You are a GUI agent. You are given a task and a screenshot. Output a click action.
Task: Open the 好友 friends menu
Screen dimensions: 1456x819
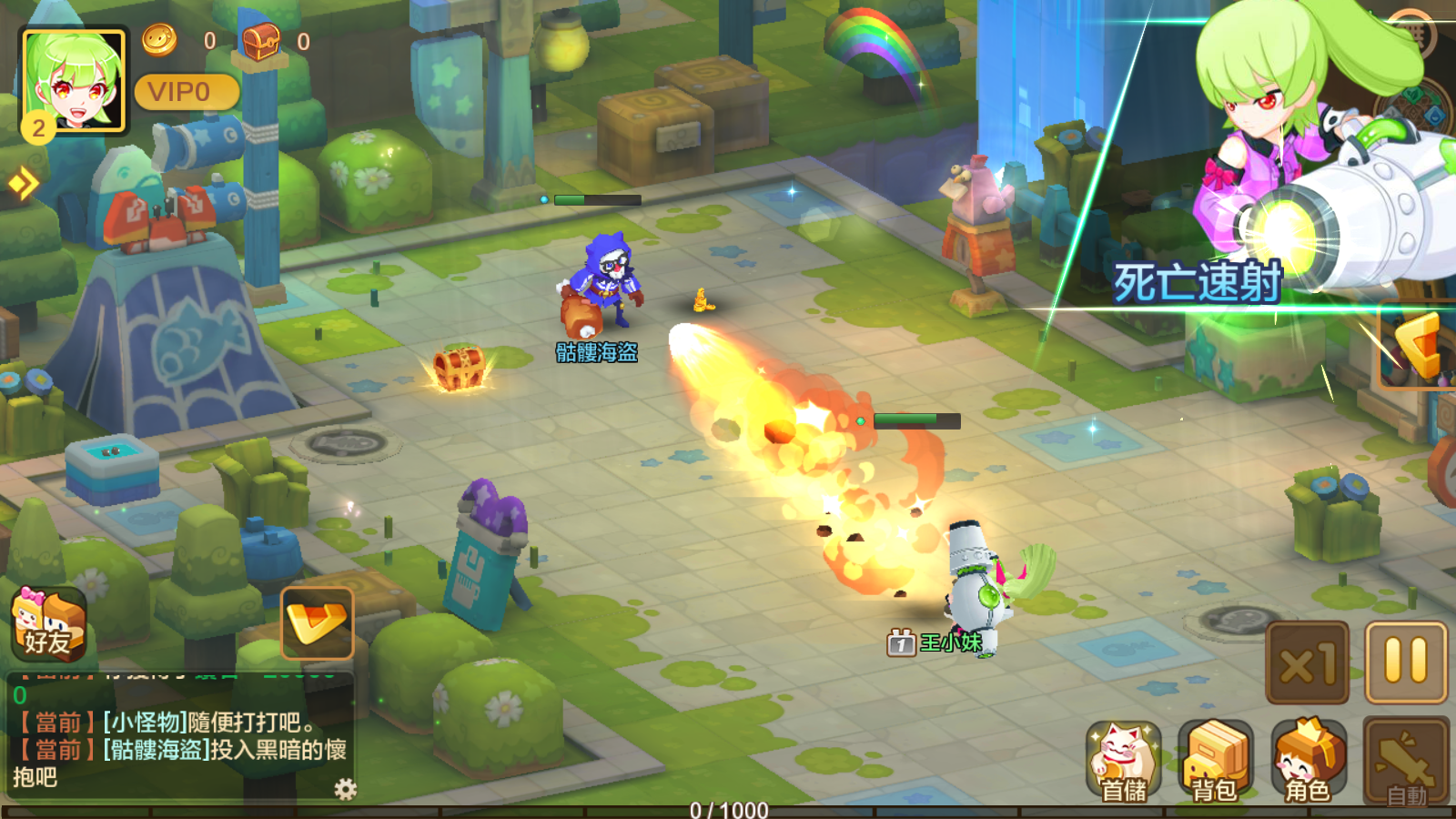[x=48, y=623]
